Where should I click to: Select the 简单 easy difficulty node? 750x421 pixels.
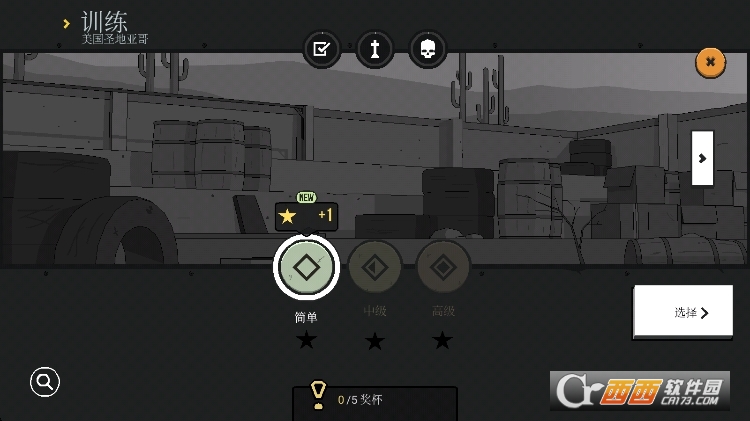tap(306, 267)
